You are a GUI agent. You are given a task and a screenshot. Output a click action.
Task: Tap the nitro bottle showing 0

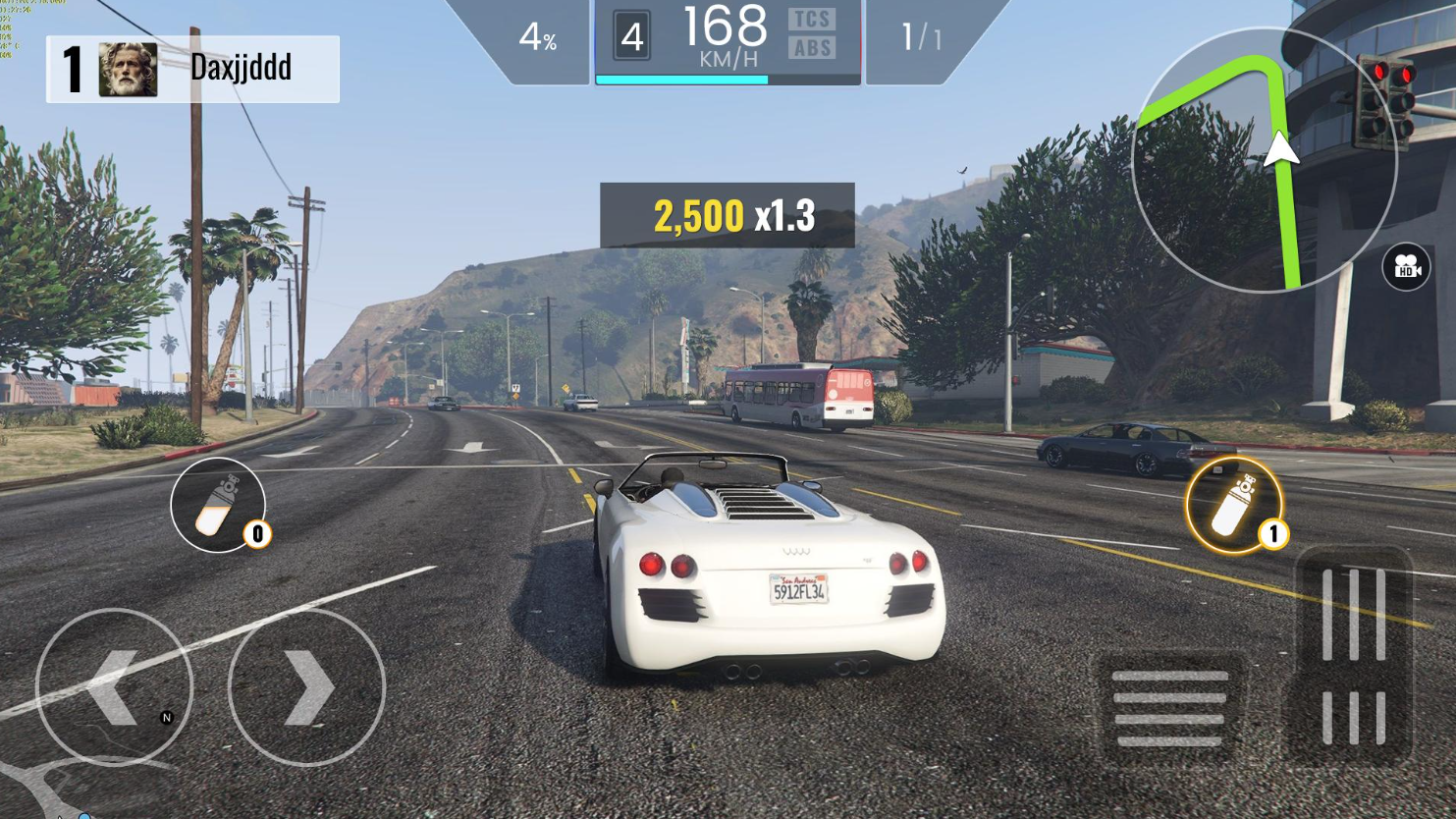tap(218, 505)
